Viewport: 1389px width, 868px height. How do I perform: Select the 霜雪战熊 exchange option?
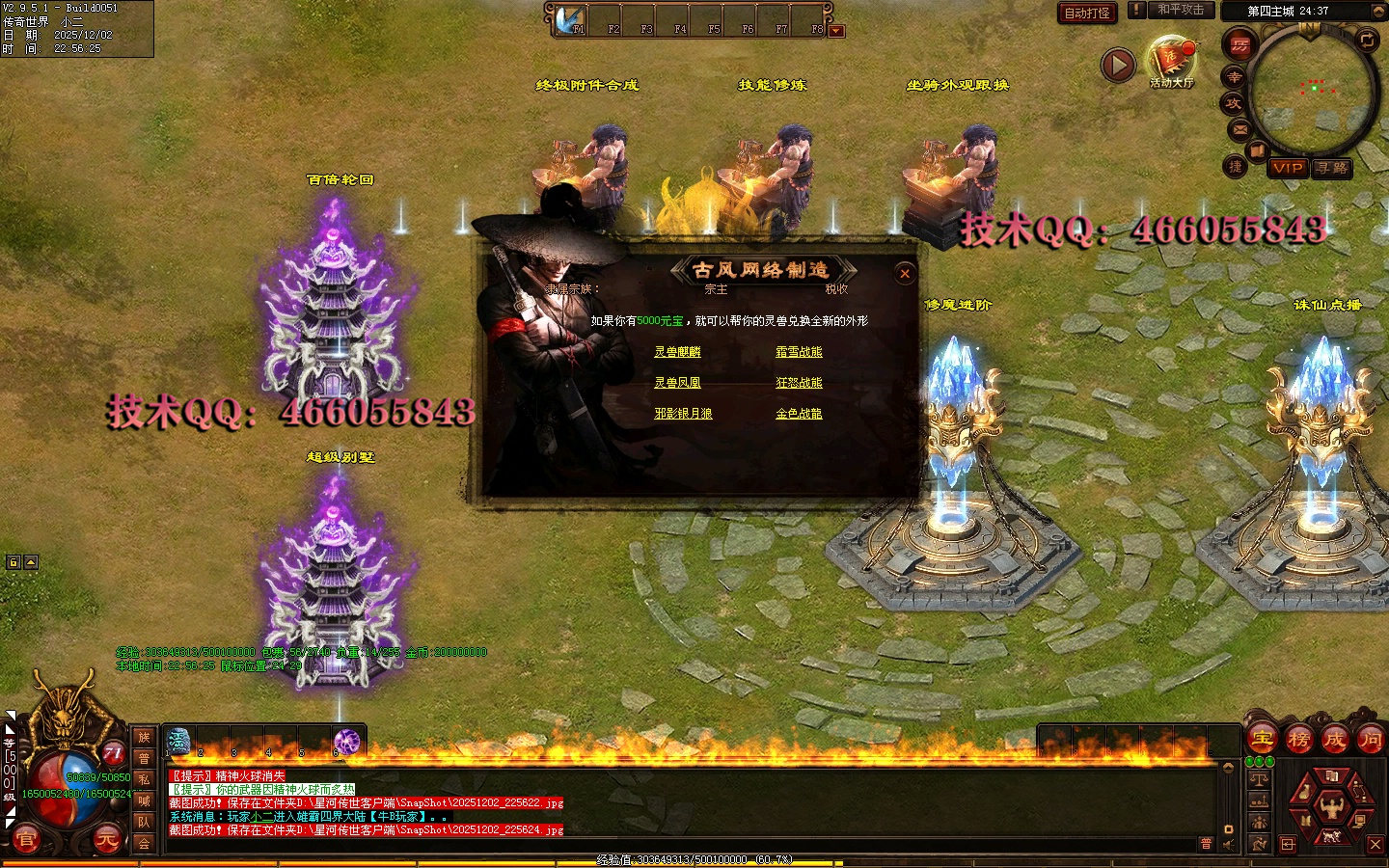pyautogui.click(x=799, y=352)
